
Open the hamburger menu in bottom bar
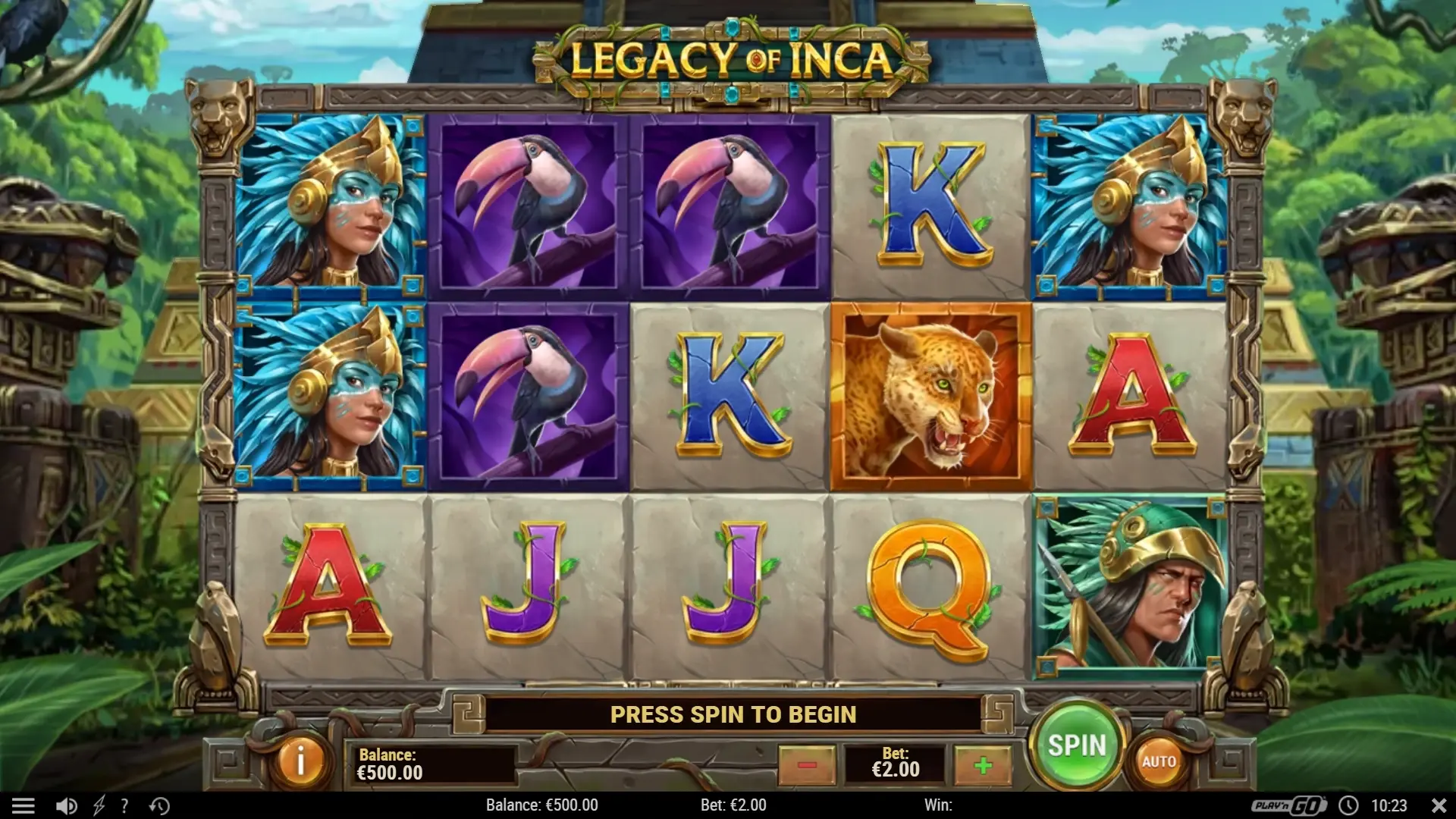[x=24, y=805]
